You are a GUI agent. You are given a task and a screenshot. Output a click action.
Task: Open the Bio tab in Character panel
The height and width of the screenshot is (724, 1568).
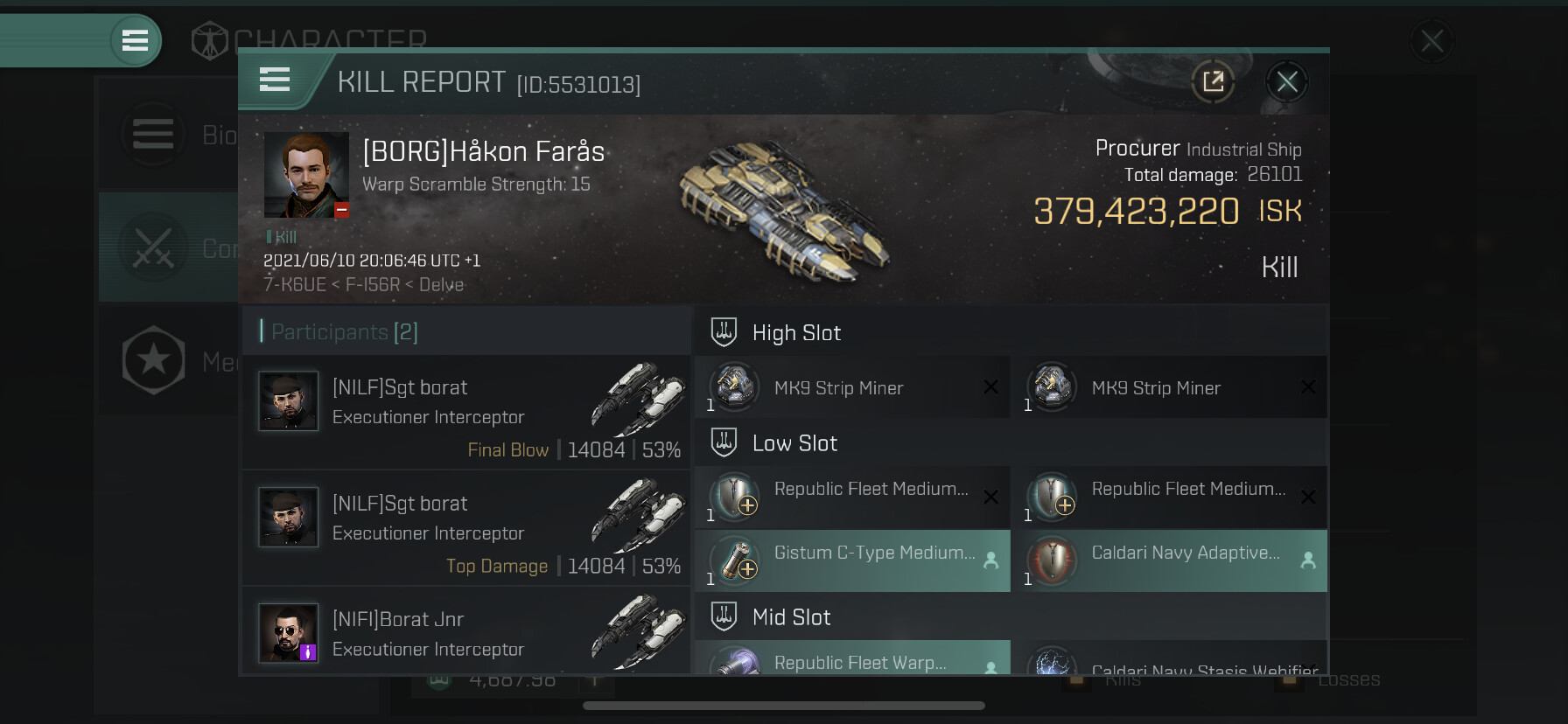(x=168, y=135)
